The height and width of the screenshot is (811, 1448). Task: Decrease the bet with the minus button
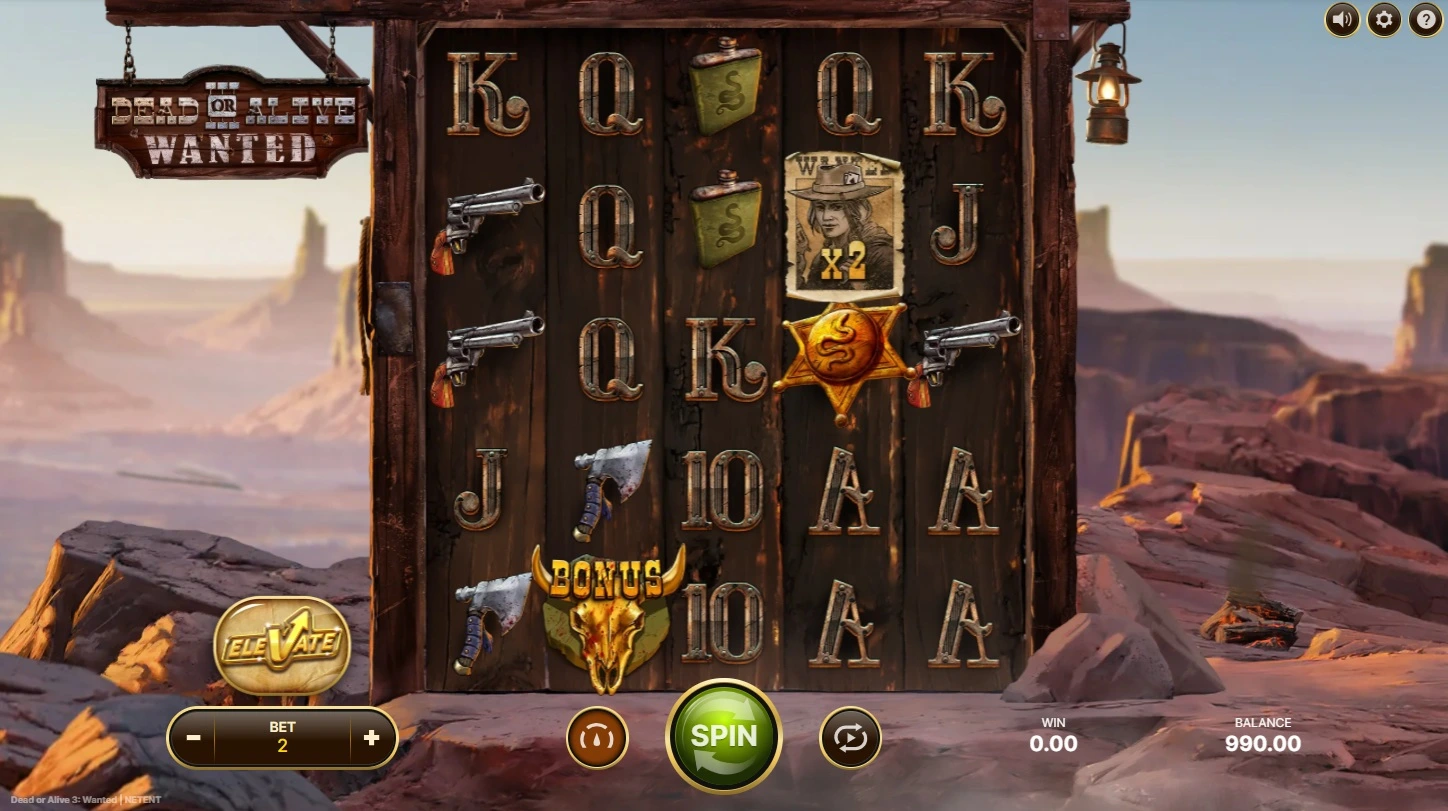point(194,738)
